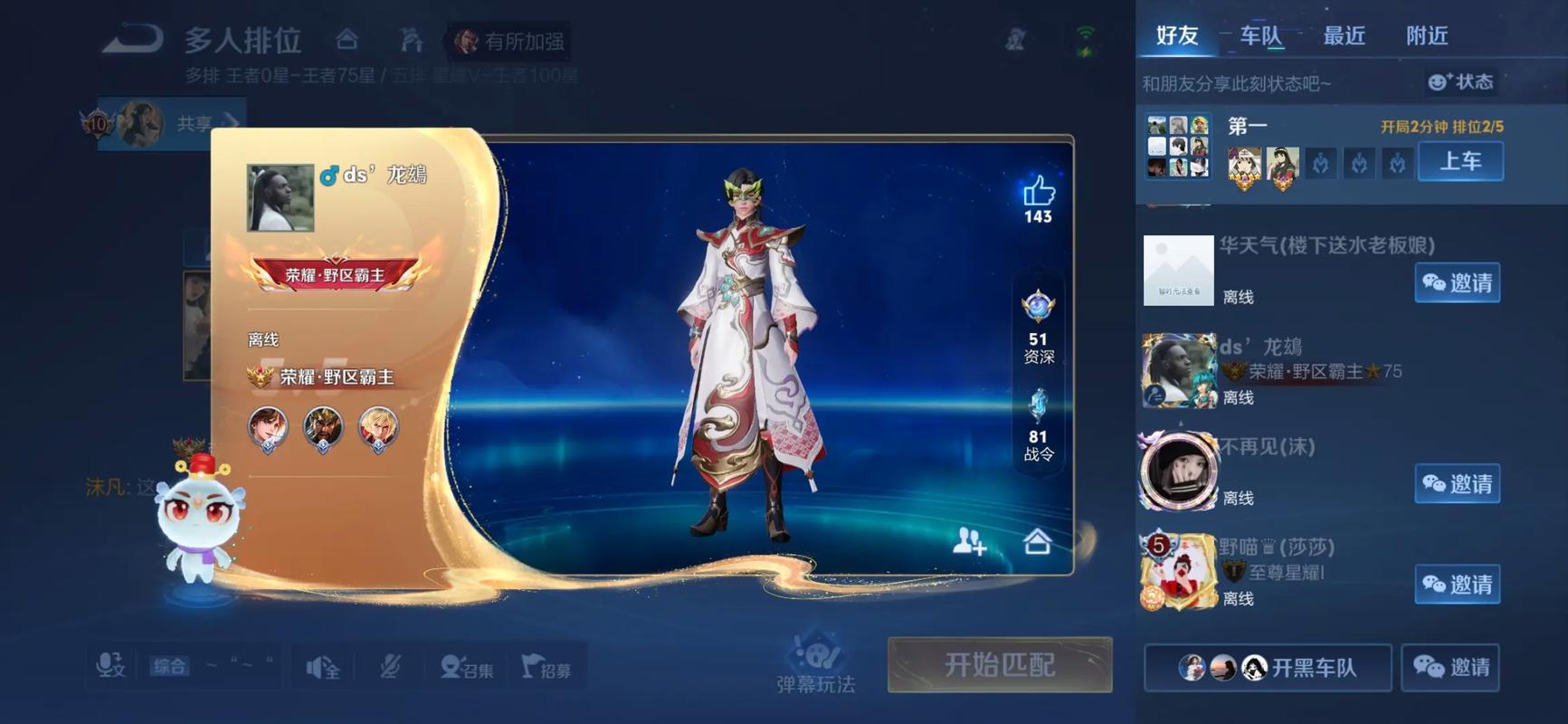Select the home icon at profile card bottom
This screenshot has height=724, width=1568.
(1037, 543)
